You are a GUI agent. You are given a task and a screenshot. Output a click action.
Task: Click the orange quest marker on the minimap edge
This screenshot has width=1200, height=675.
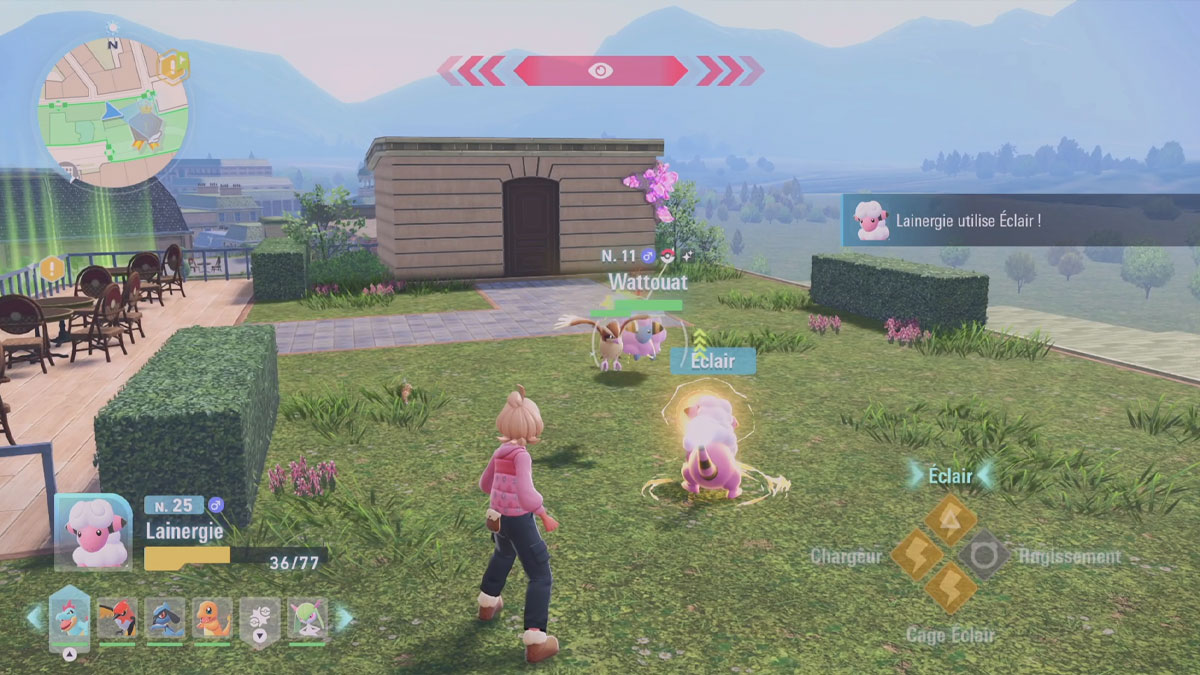pos(171,66)
